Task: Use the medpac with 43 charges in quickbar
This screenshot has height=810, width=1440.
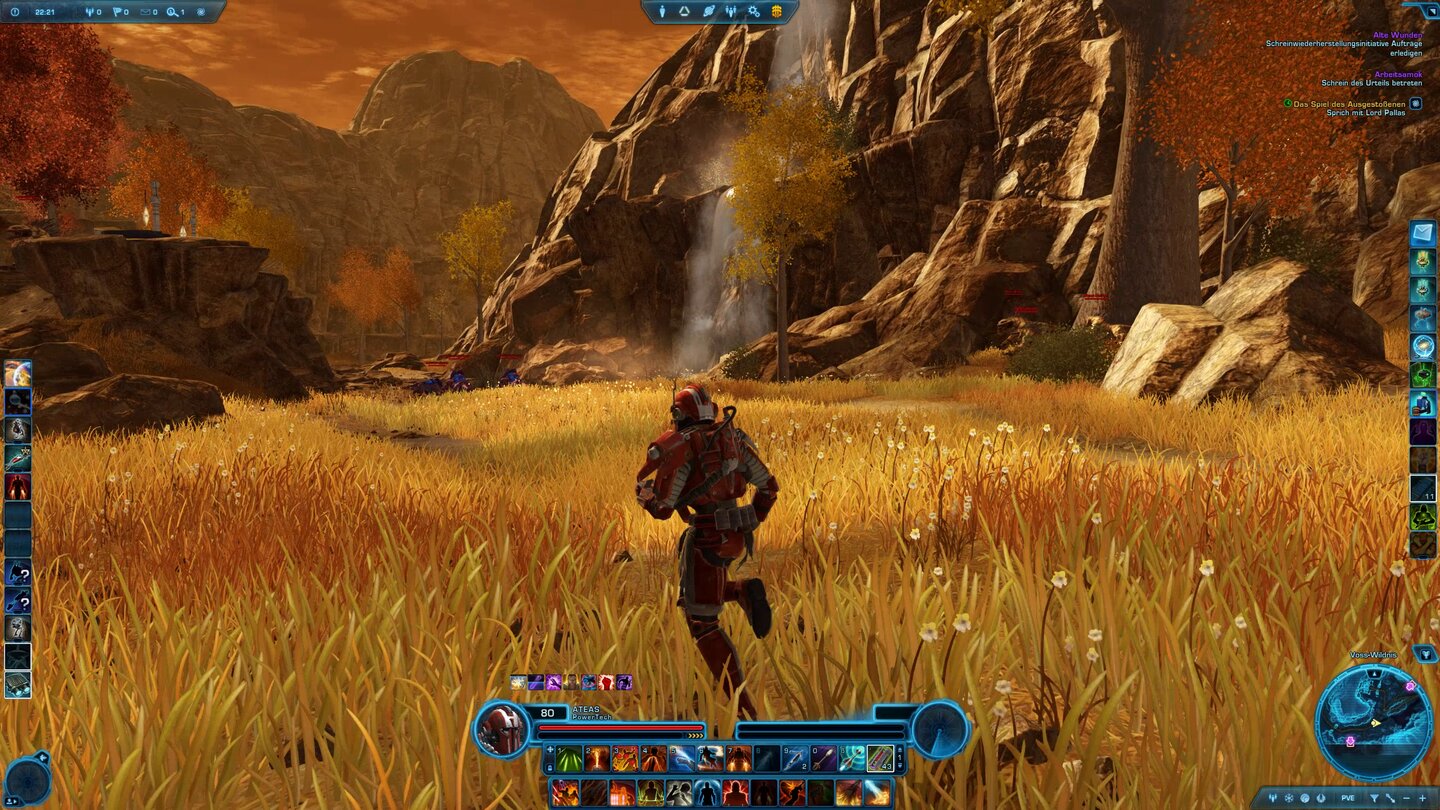Action: tap(882, 757)
